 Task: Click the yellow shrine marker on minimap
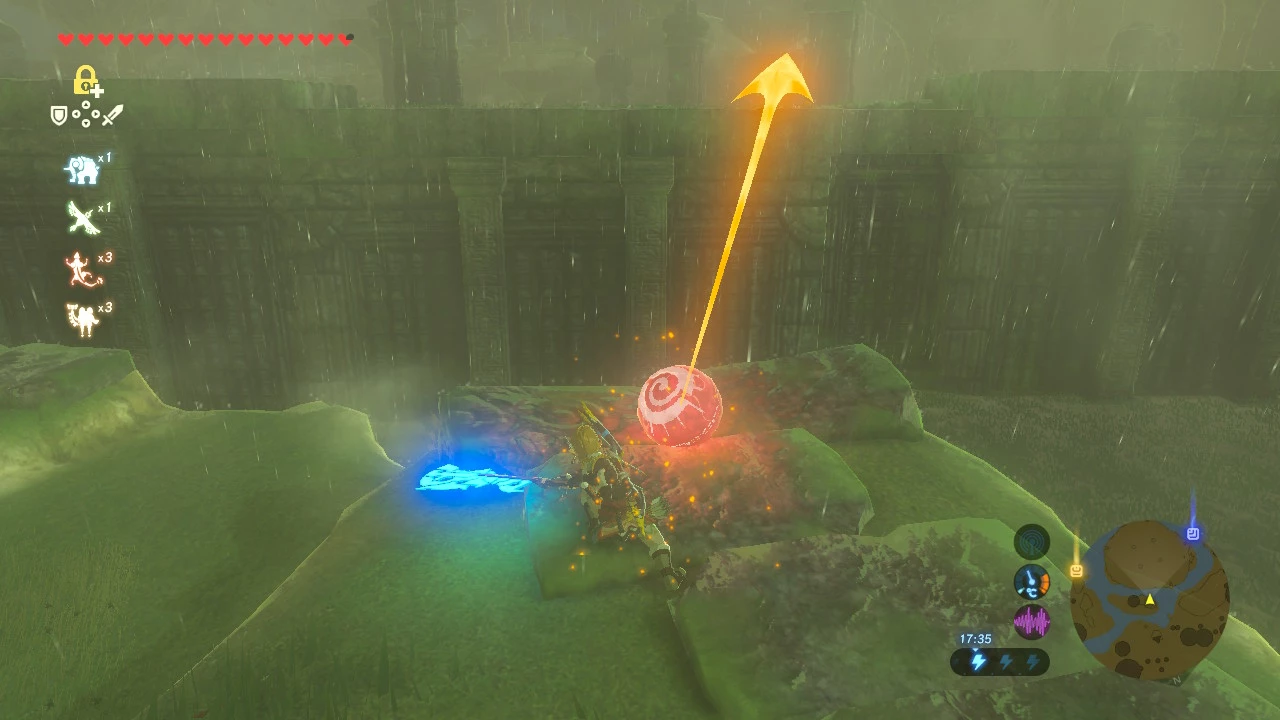click(x=1077, y=571)
